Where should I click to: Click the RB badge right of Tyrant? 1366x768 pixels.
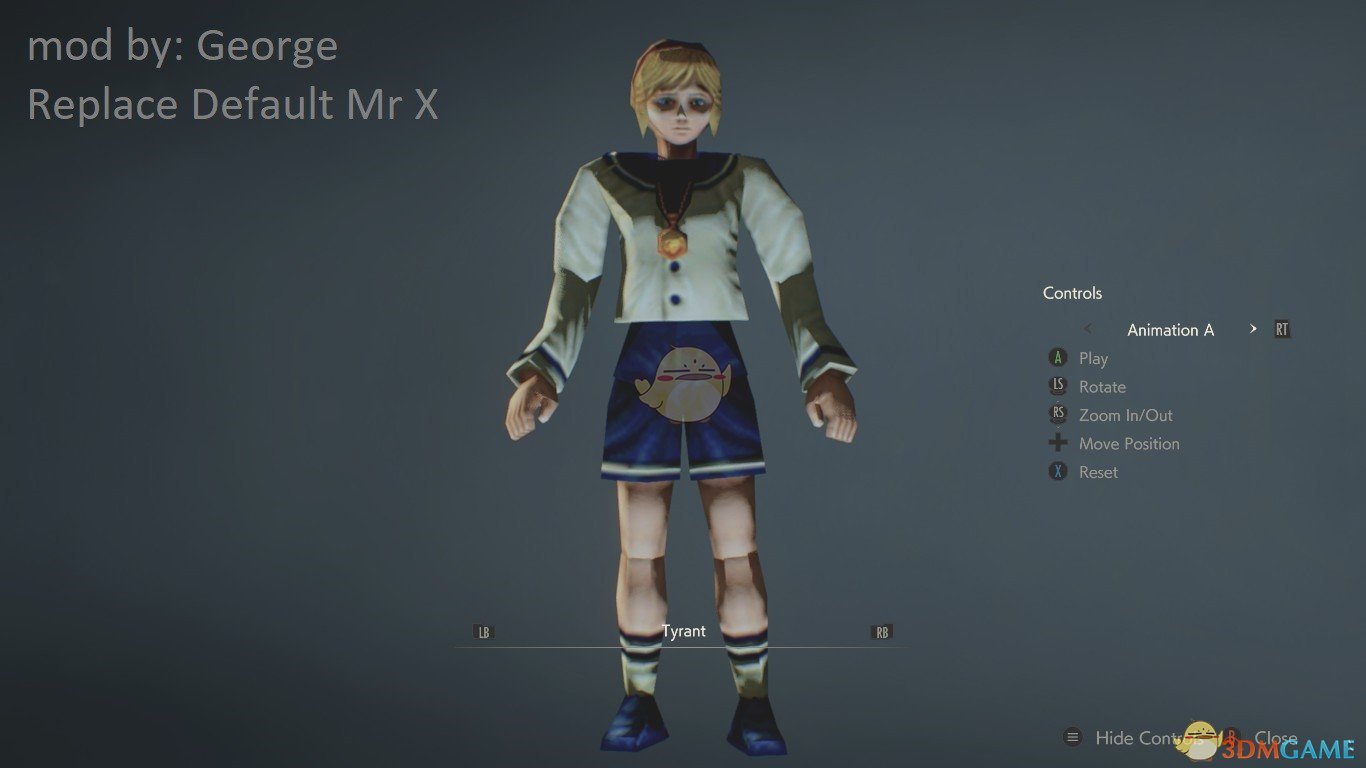point(881,632)
